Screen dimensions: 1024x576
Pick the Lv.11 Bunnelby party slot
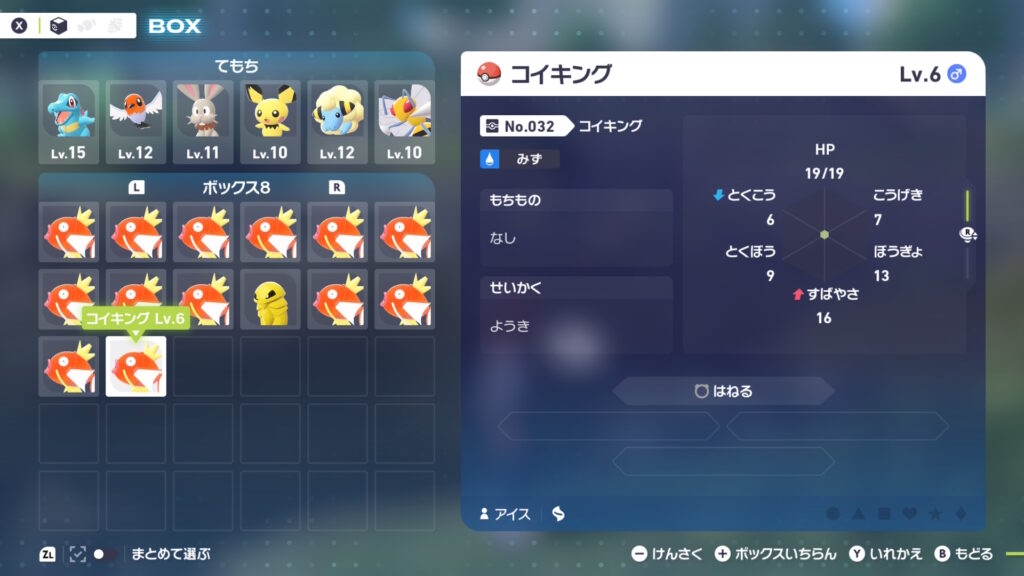click(x=203, y=122)
